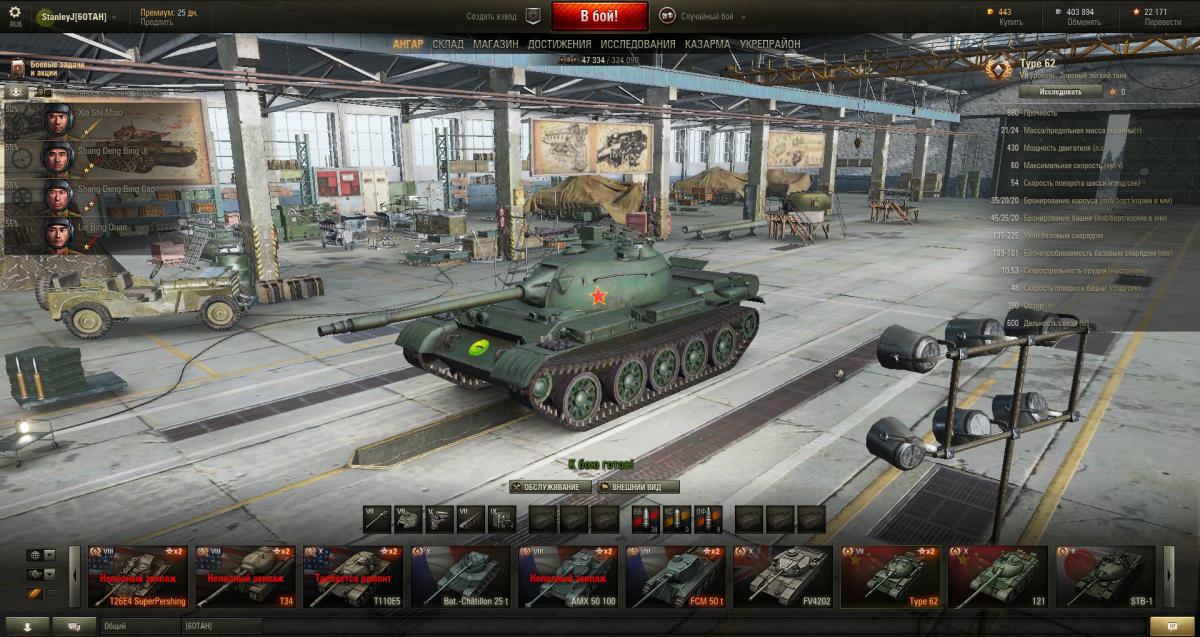Go to the ИССЛЕДОВАНИЯ tab

coord(638,45)
